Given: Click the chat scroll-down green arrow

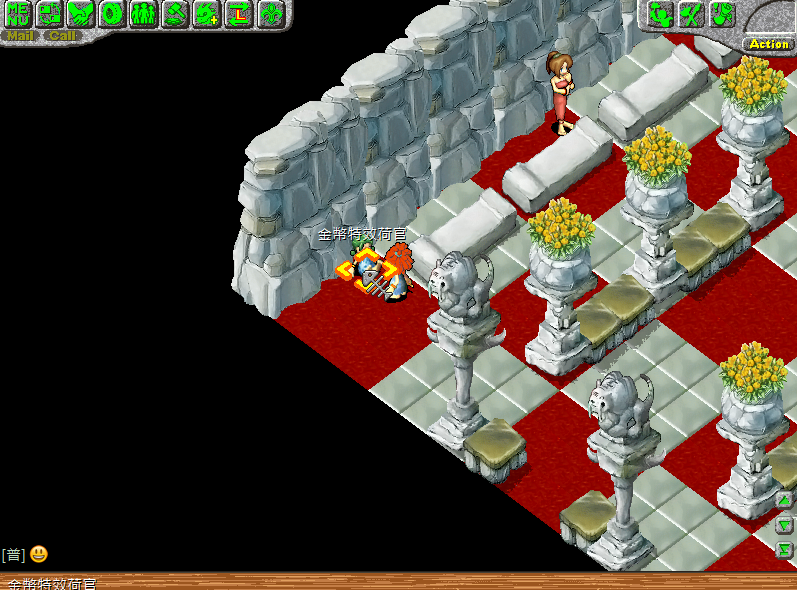Looking at the screenshot, I should click(785, 525).
